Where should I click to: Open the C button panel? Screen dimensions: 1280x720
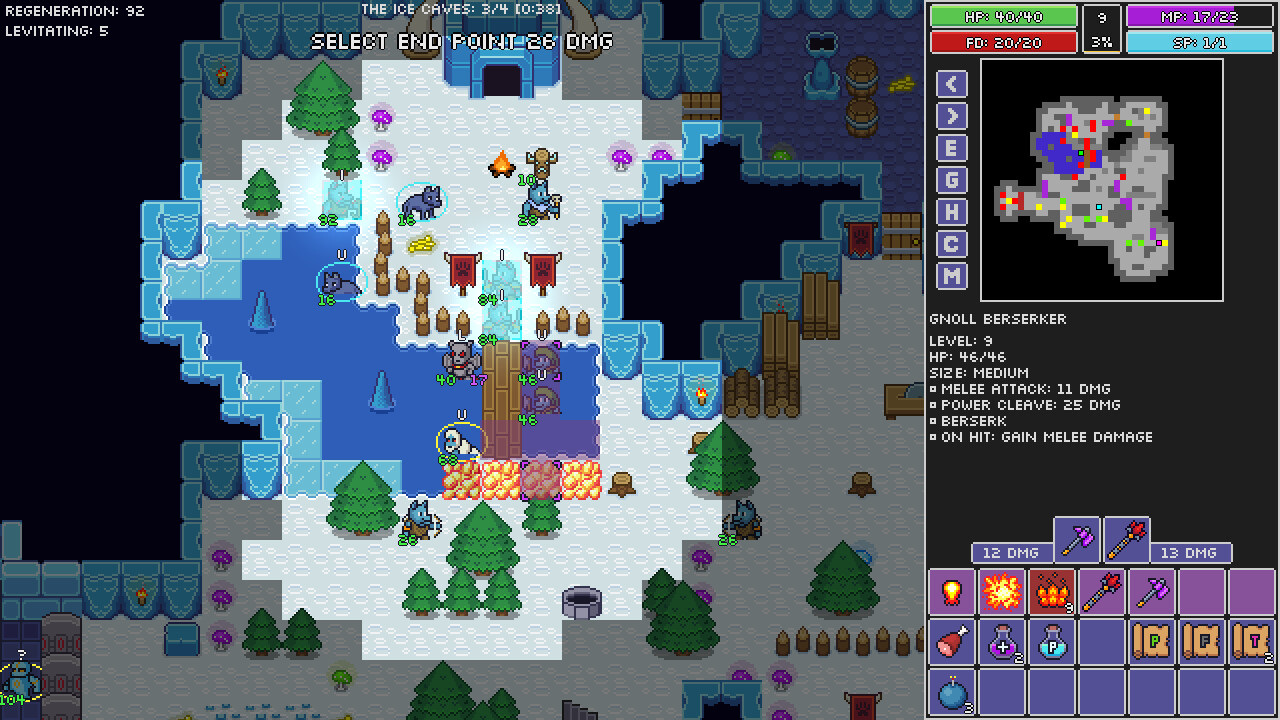tap(951, 244)
